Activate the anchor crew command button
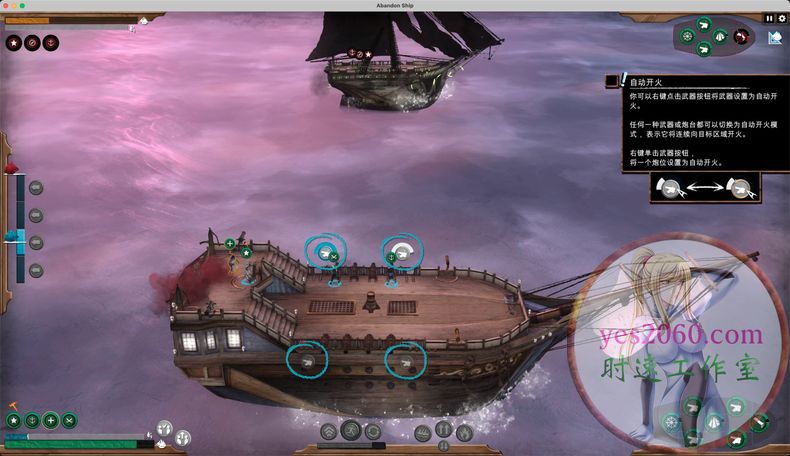790x456 pixels. (32, 421)
